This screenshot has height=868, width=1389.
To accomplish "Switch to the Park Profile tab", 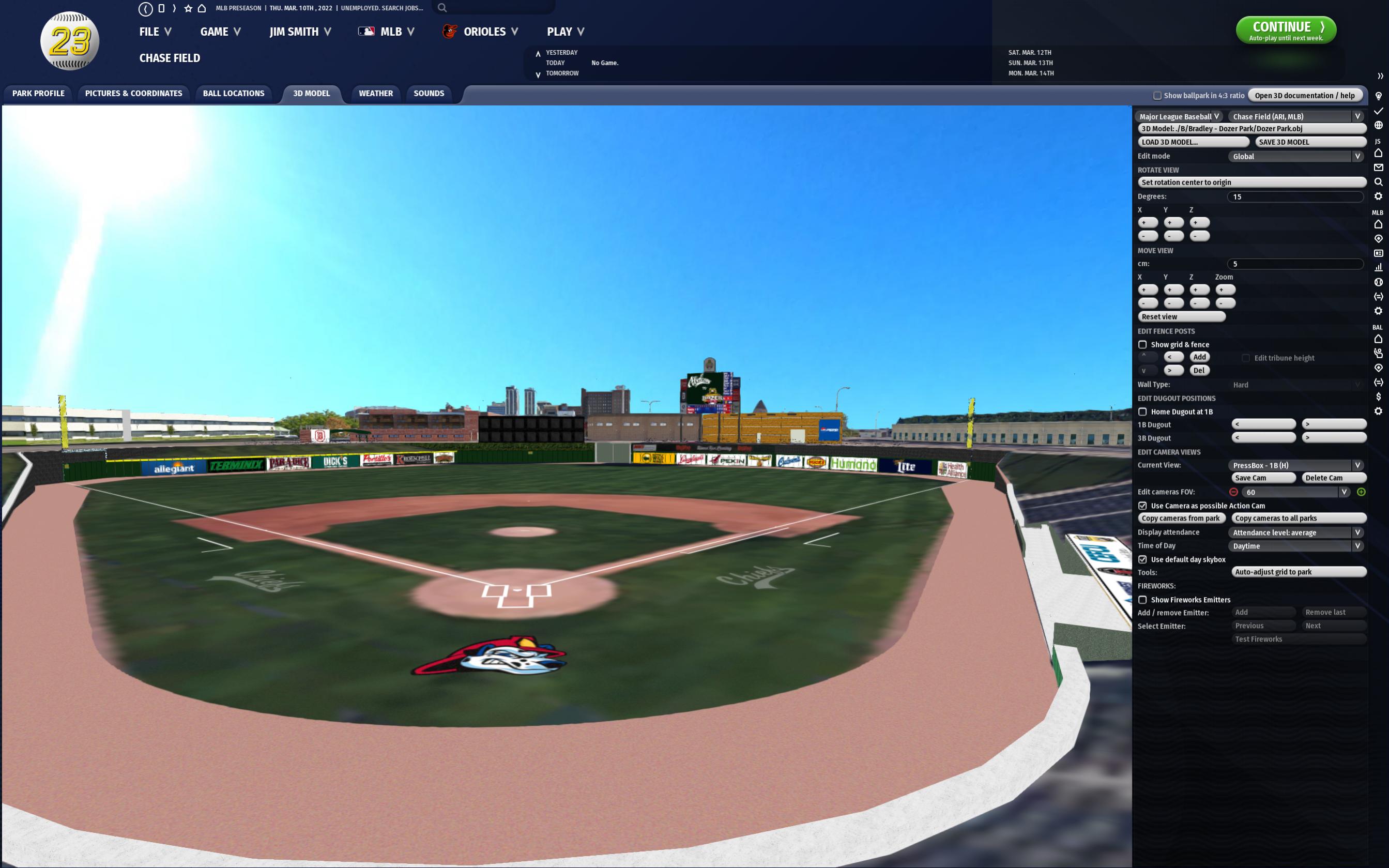I will click(38, 94).
